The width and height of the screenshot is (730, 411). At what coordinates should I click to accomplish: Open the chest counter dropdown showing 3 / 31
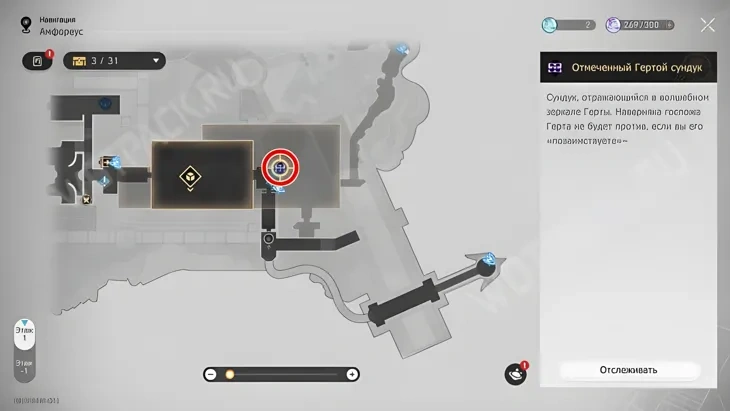click(114, 61)
